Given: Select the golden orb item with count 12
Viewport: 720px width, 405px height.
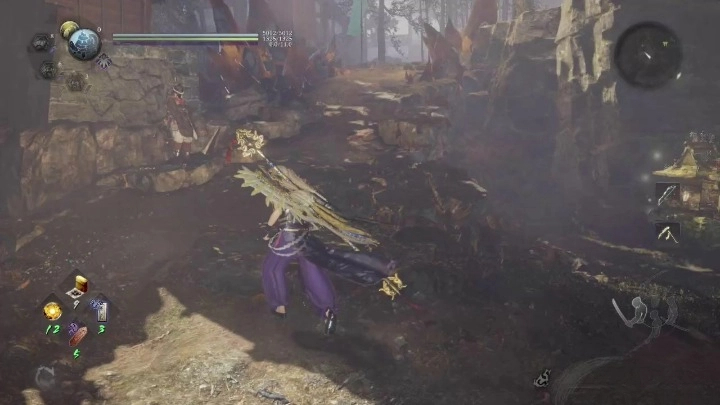Looking at the screenshot, I should pos(52,311).
